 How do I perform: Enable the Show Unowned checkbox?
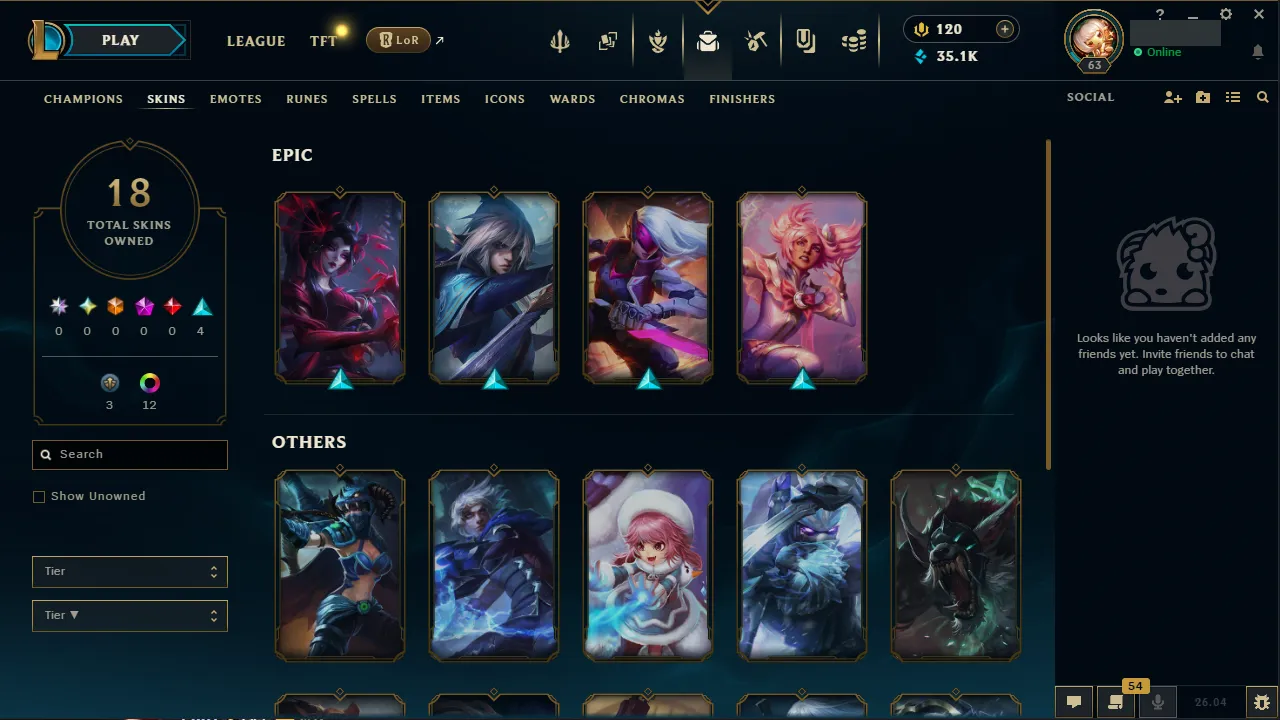(x=39, y=496)
